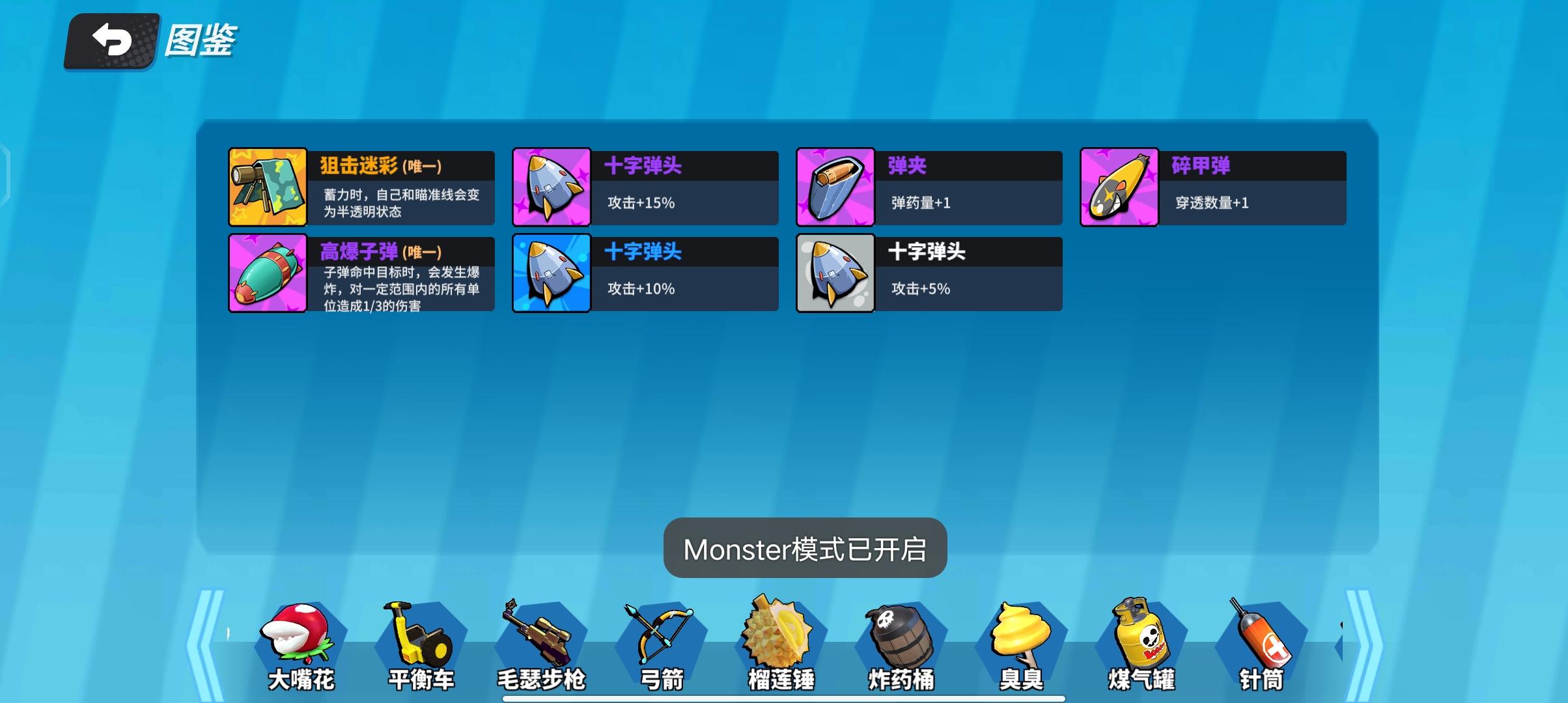Dismiss the Monster模式已开启 toast
Screen dimensions: 1568x703
tap(805, 549)
